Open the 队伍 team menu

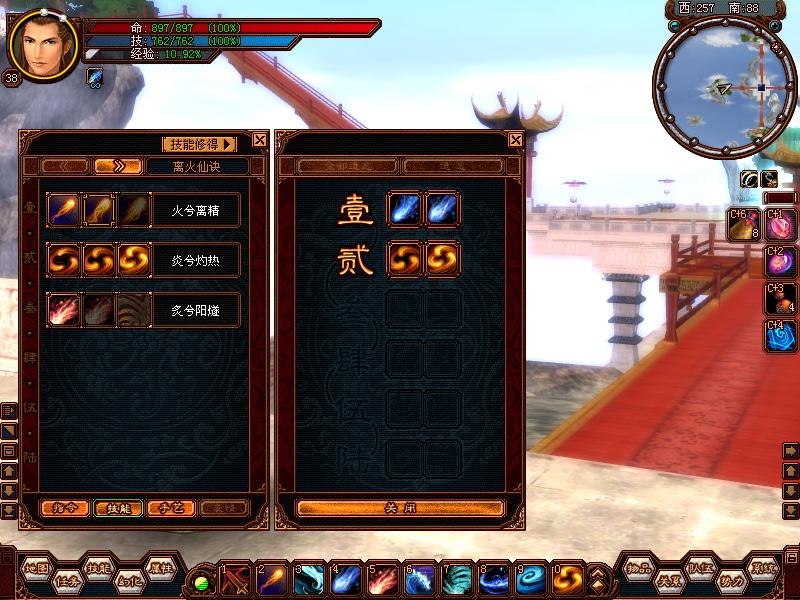click(x=700, y=567)
